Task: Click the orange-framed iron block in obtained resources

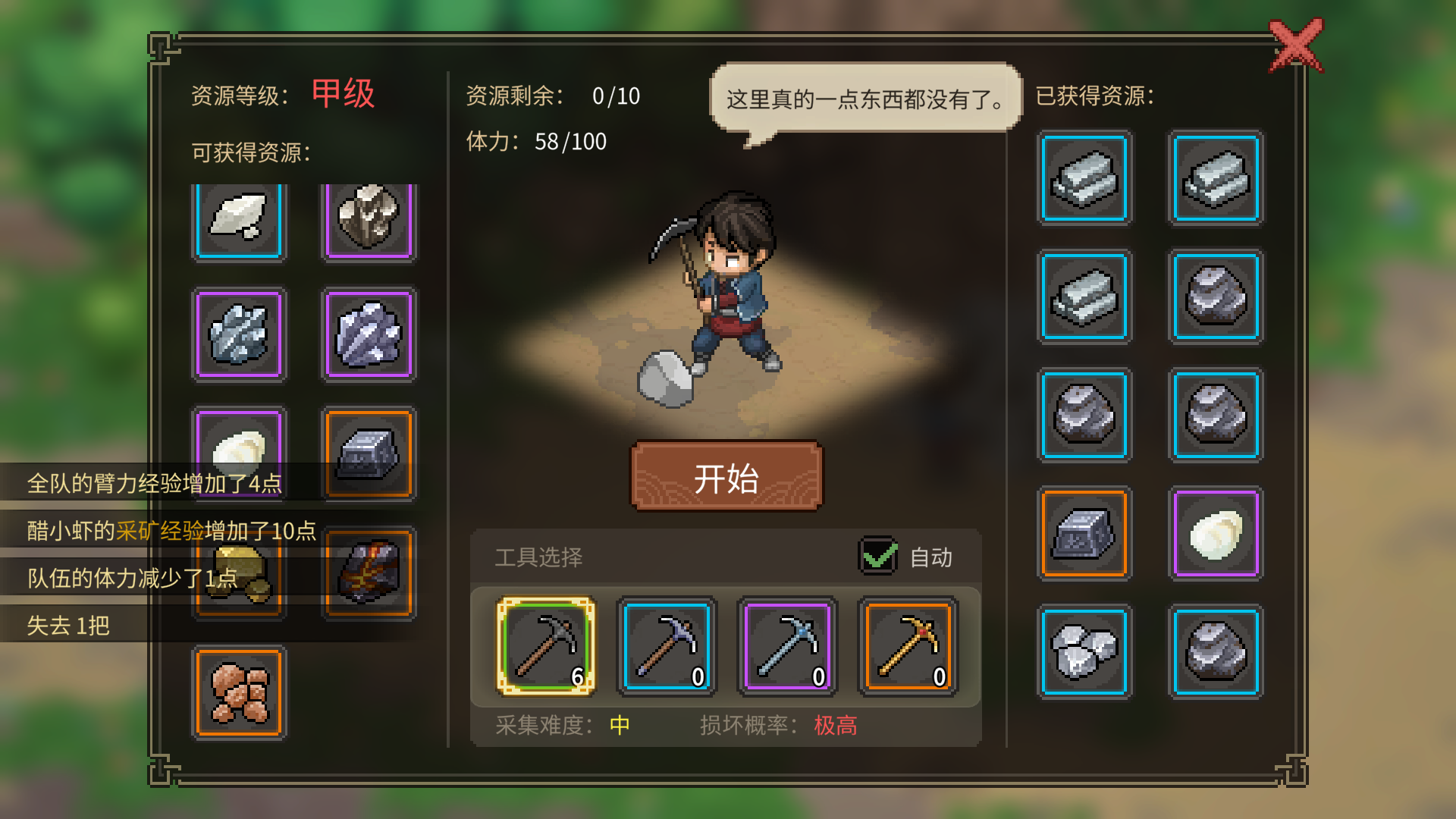Action: pos(1084,532)
